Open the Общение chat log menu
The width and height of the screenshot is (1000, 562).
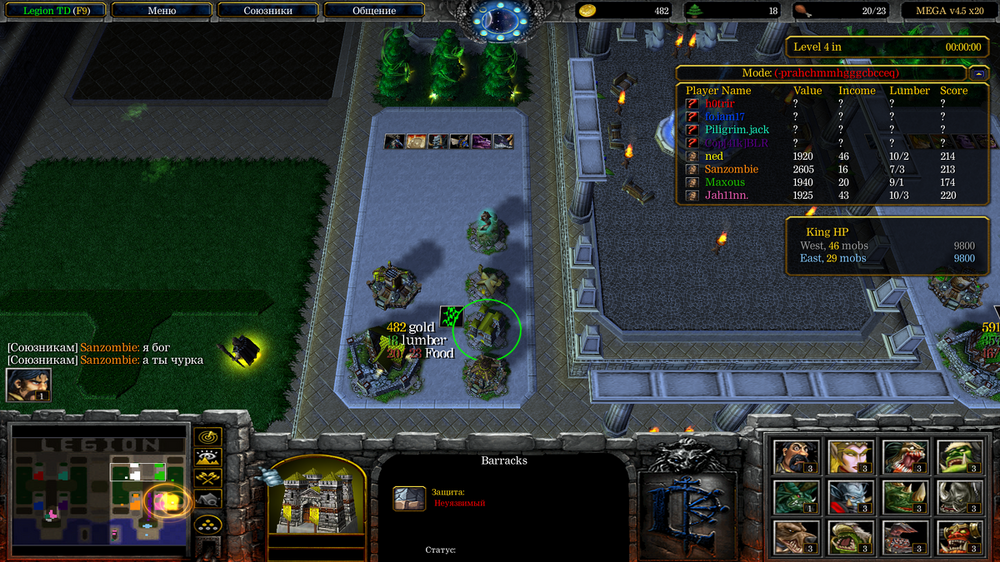(x=374, y=11)
